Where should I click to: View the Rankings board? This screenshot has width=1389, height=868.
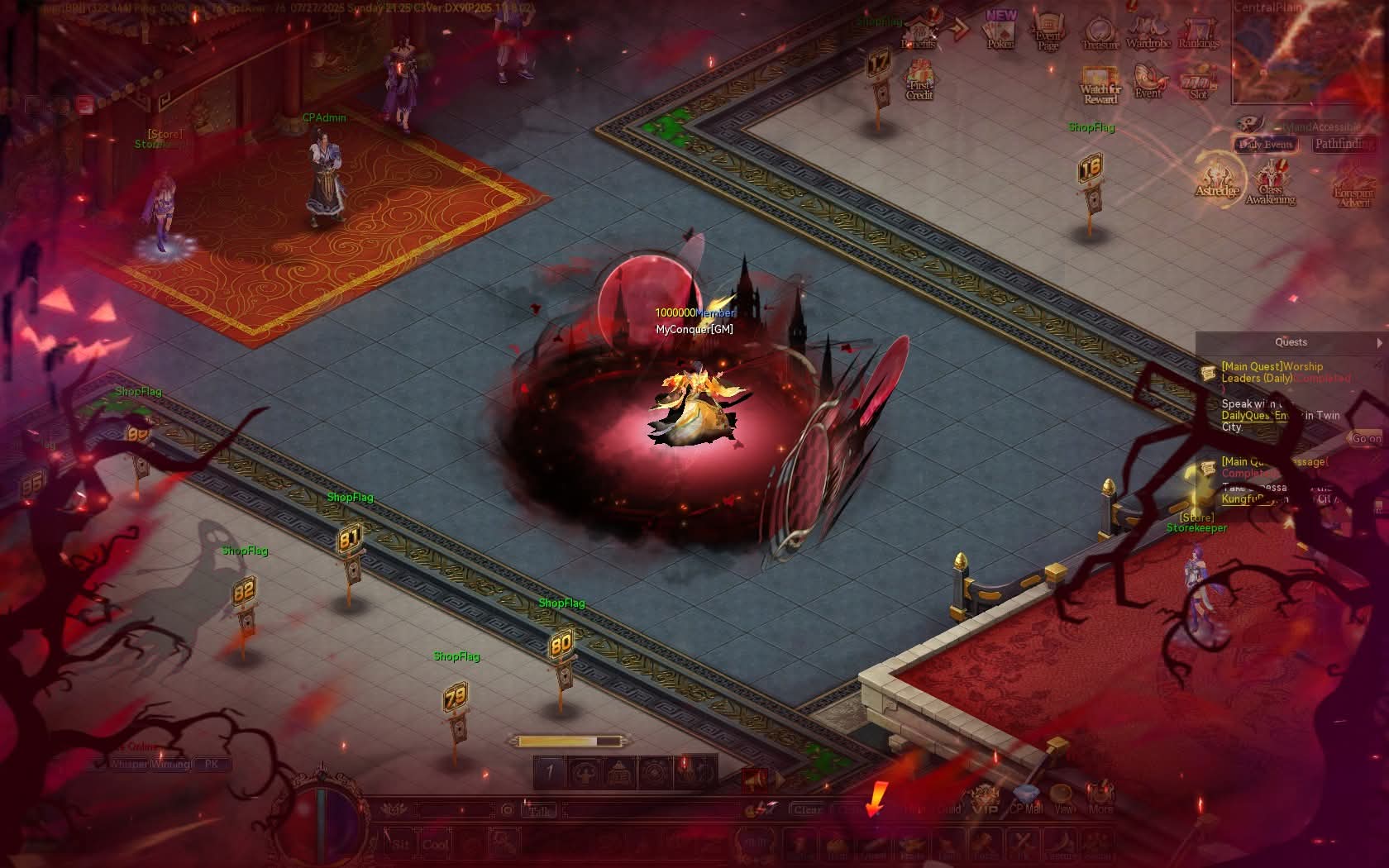1198,33
